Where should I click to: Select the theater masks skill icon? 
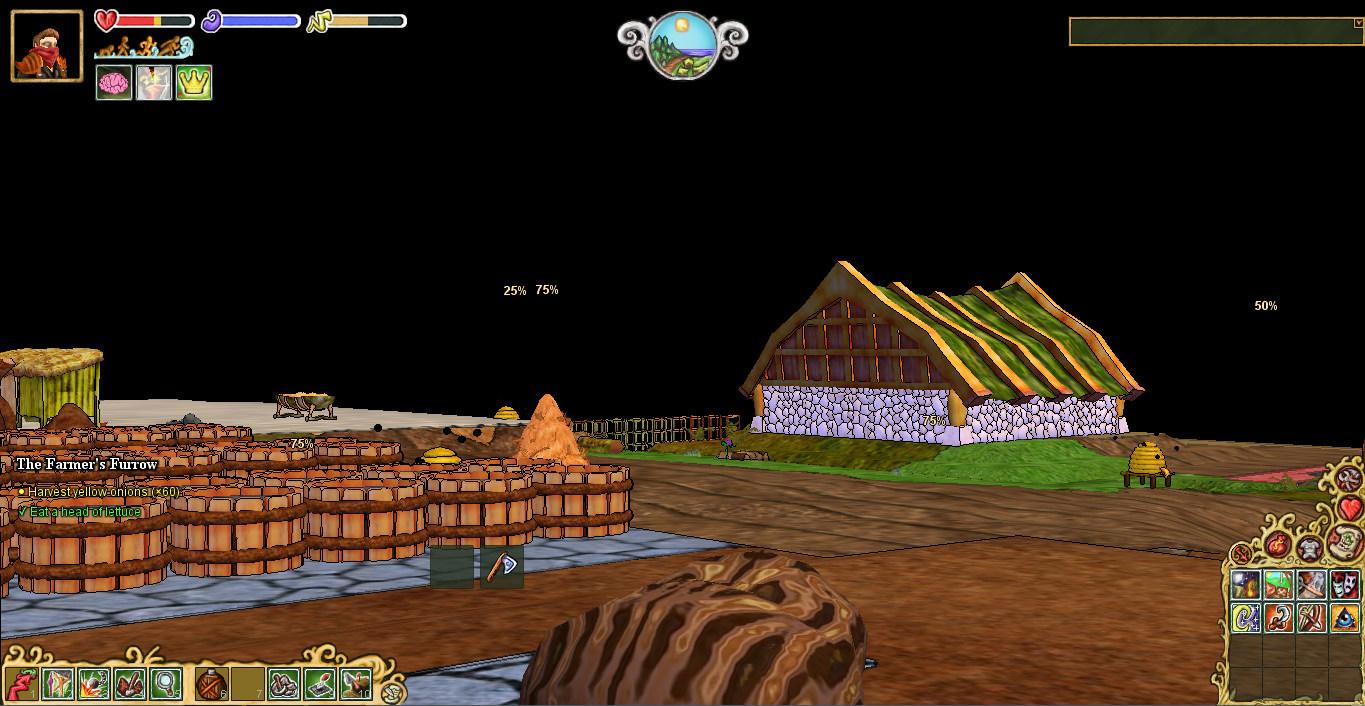click(1345, 585)
